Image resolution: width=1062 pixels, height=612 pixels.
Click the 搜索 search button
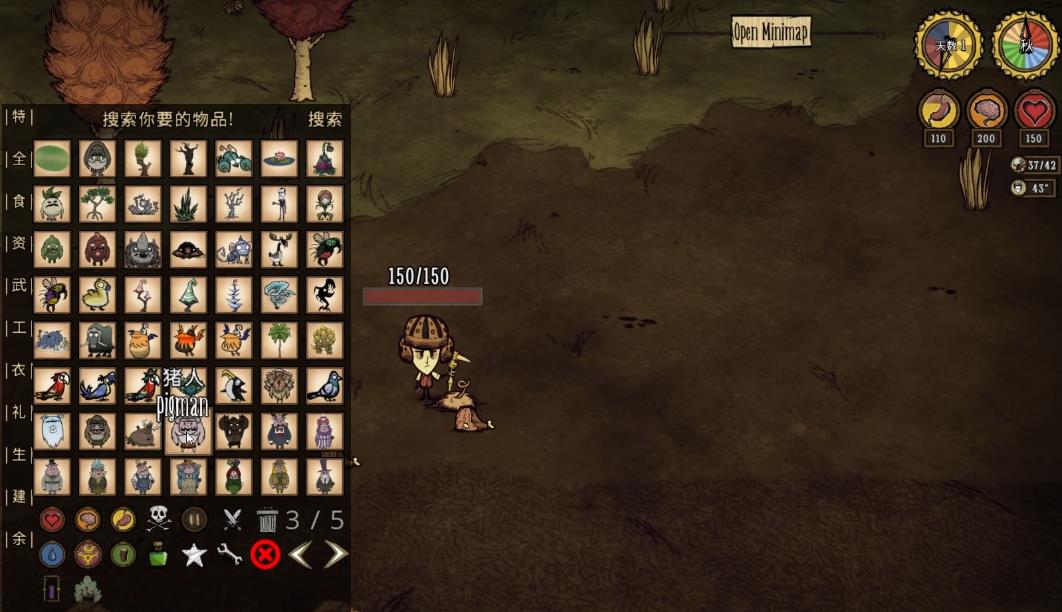[325, 119]
